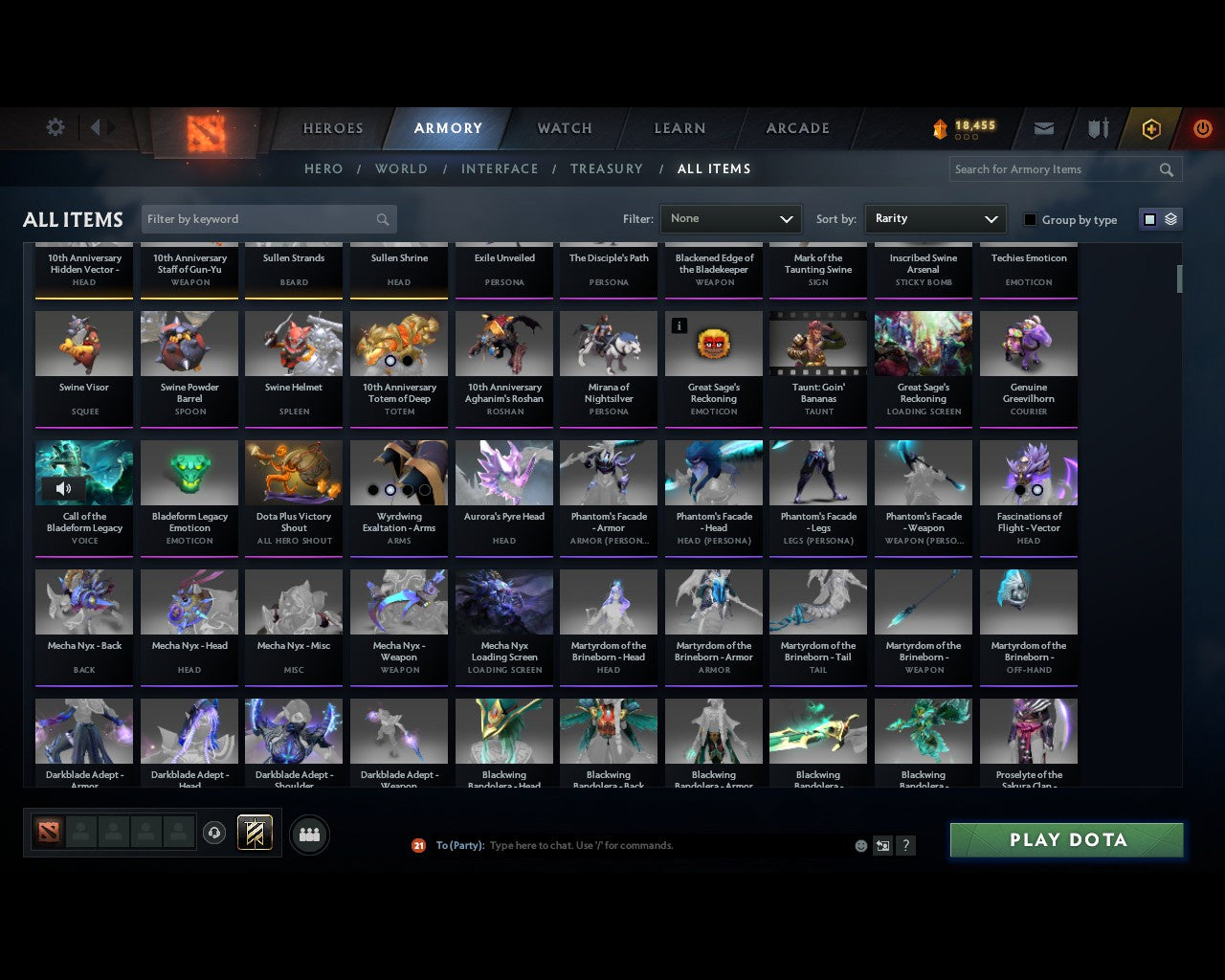Viewport: 1225px width, 980px height.
Task: Open the TREASURY section
Action: [606, 168]
